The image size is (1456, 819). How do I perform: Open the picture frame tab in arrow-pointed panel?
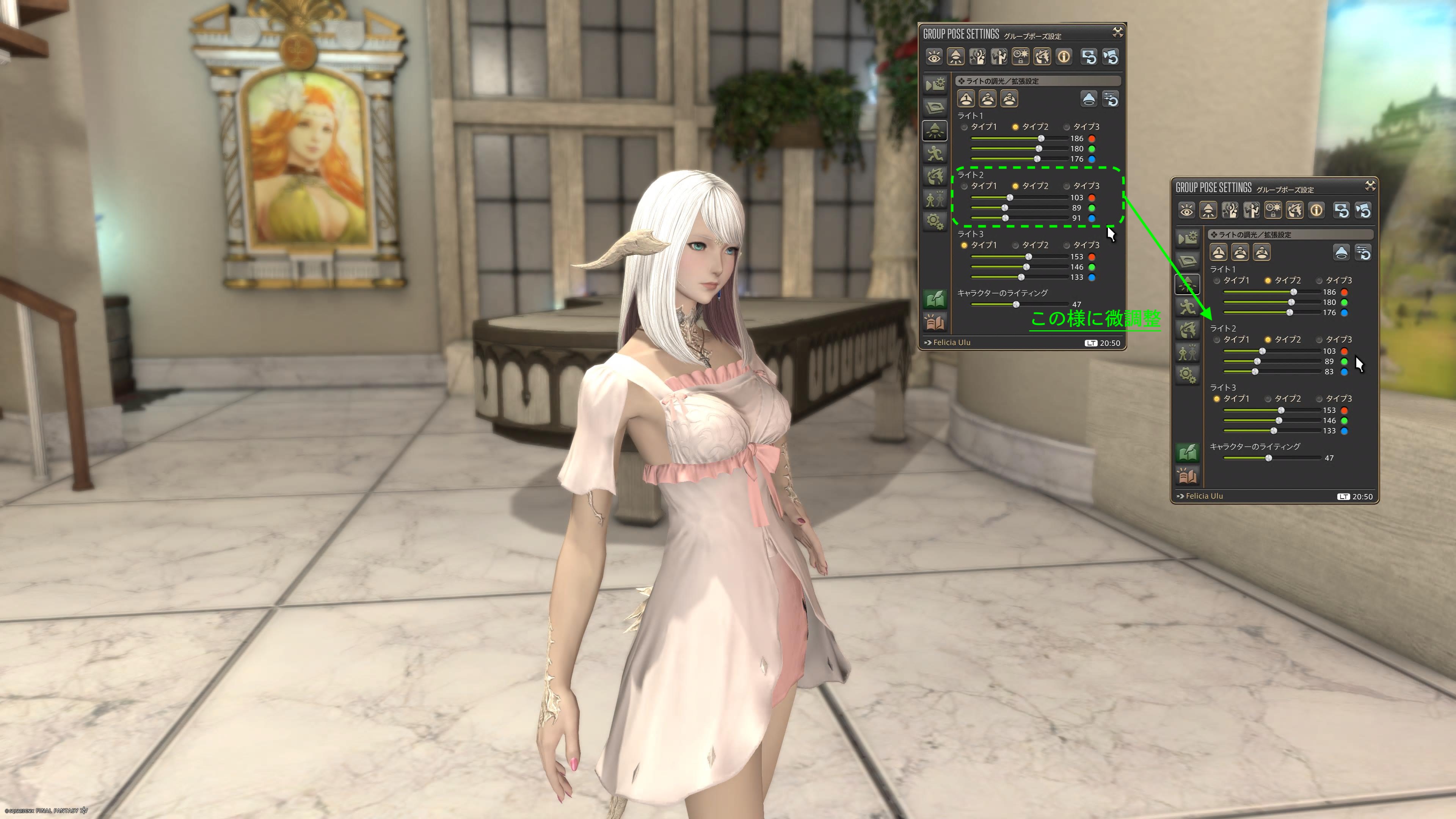point(1188,260)
